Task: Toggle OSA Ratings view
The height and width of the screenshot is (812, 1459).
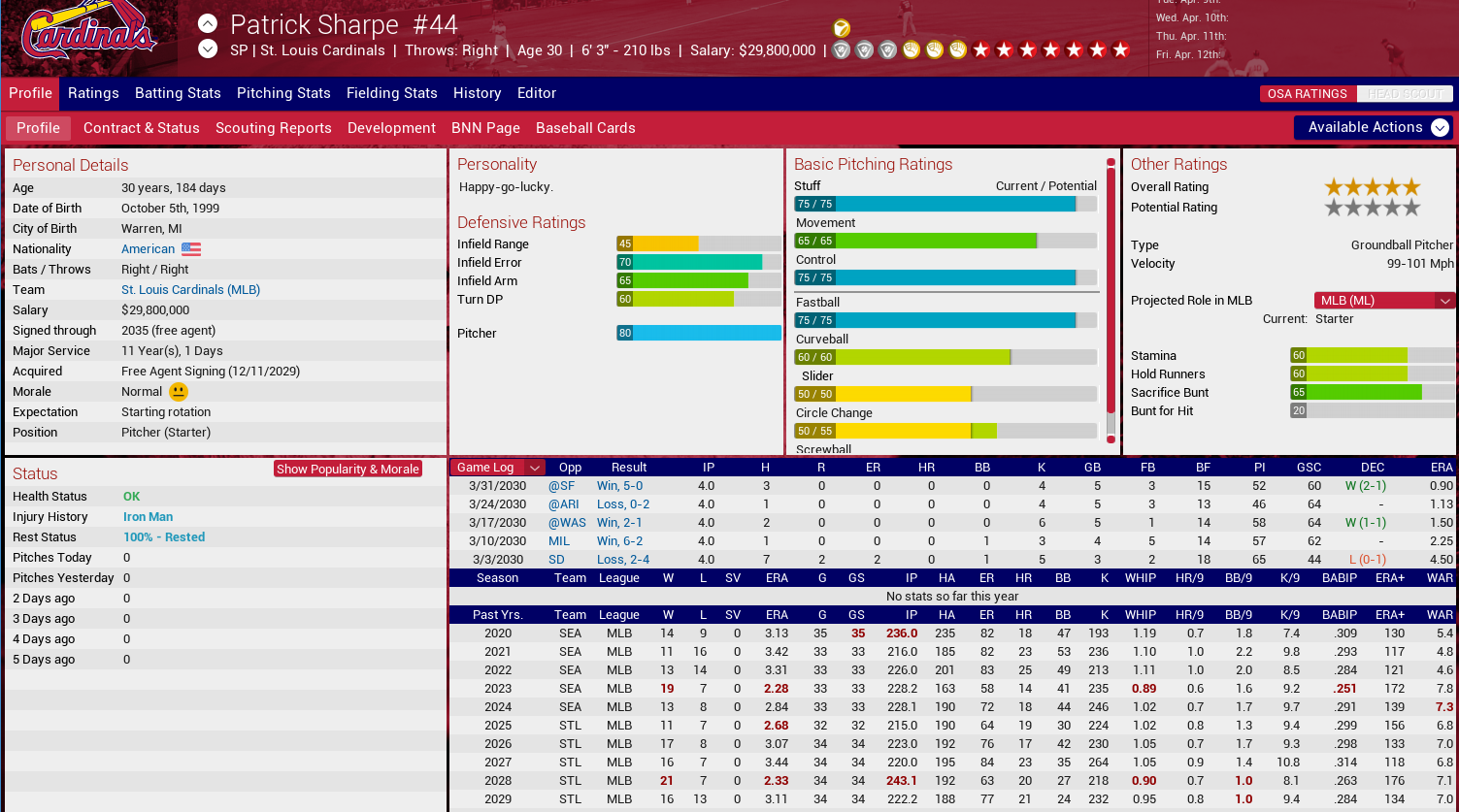Action: pyautogui.click(x=1307, y=94)
